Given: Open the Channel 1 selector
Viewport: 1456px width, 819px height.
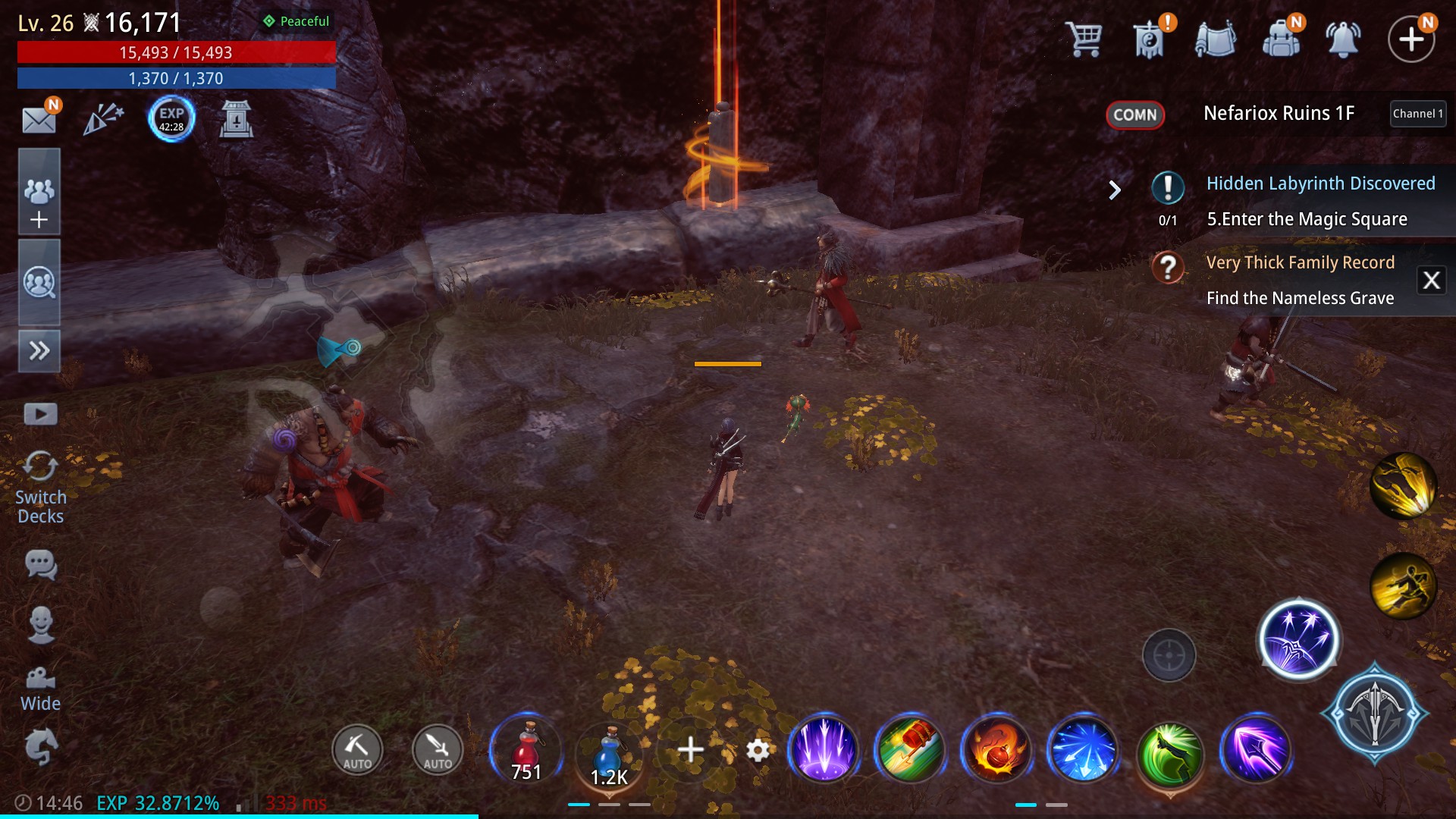Looking at the screenshot, I should (x=1417, y=114).
